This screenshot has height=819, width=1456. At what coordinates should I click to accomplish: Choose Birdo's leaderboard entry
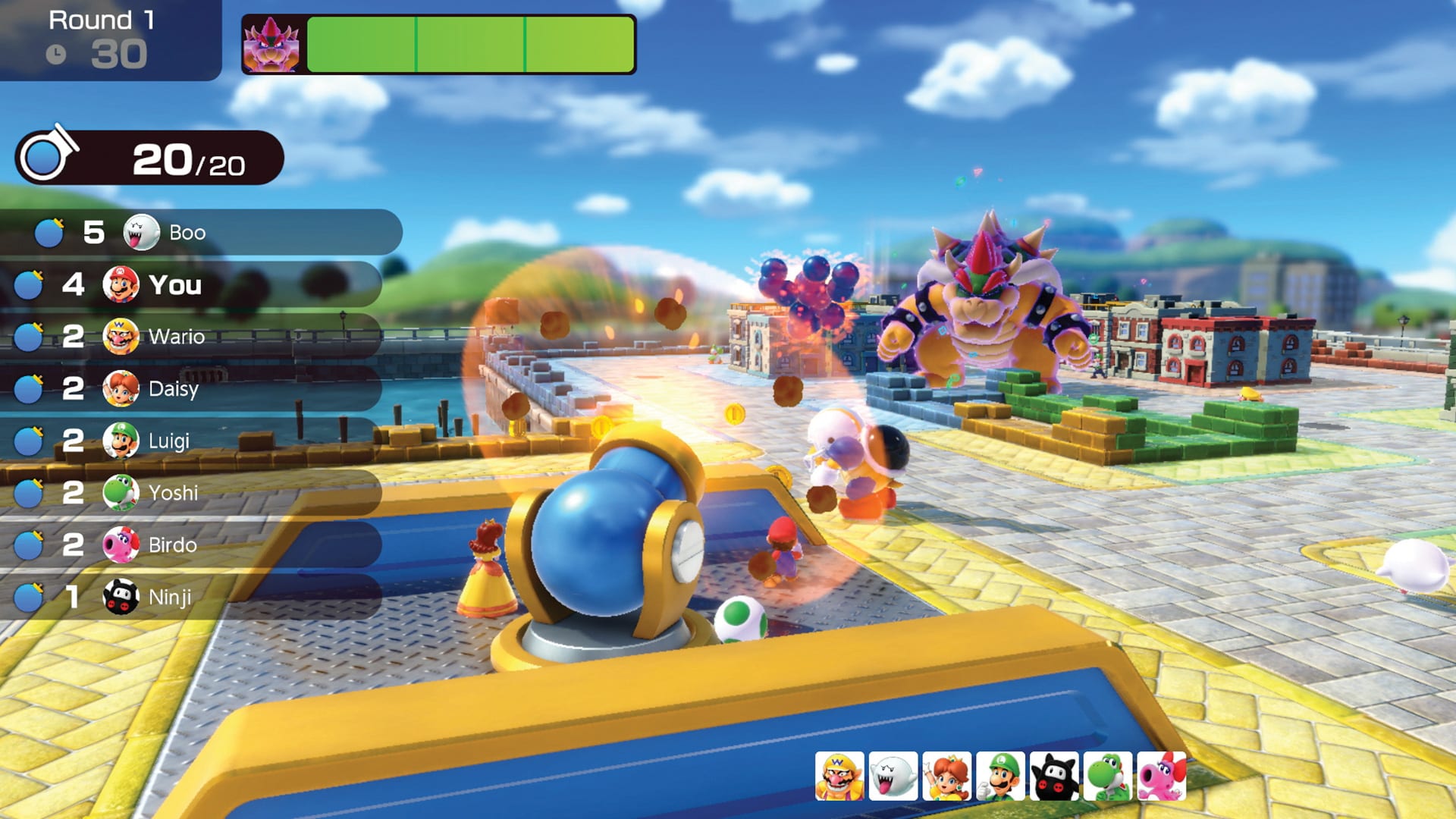(x=190, y=544)
